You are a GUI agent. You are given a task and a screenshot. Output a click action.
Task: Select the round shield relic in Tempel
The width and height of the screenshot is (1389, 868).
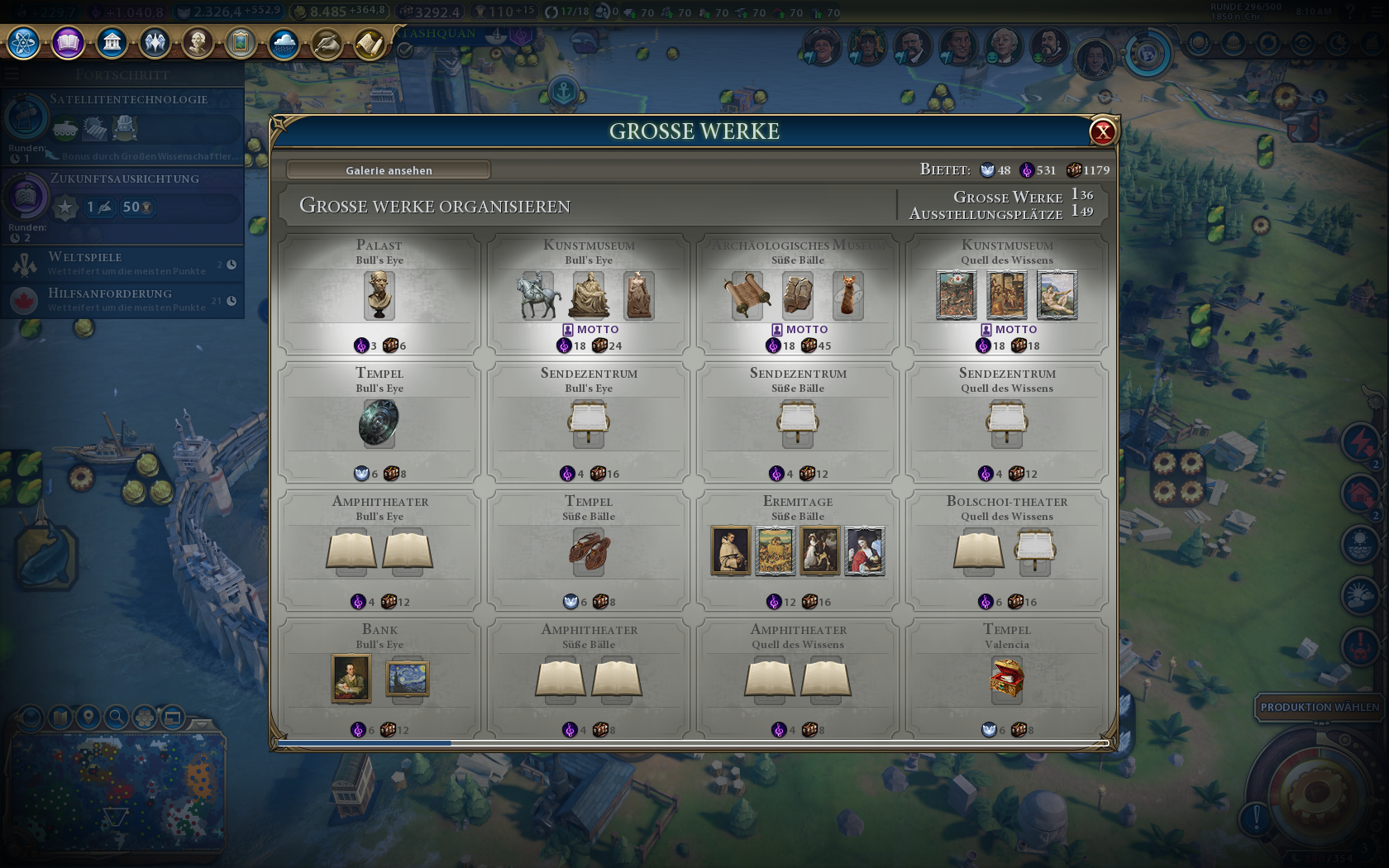pos(379,422)
